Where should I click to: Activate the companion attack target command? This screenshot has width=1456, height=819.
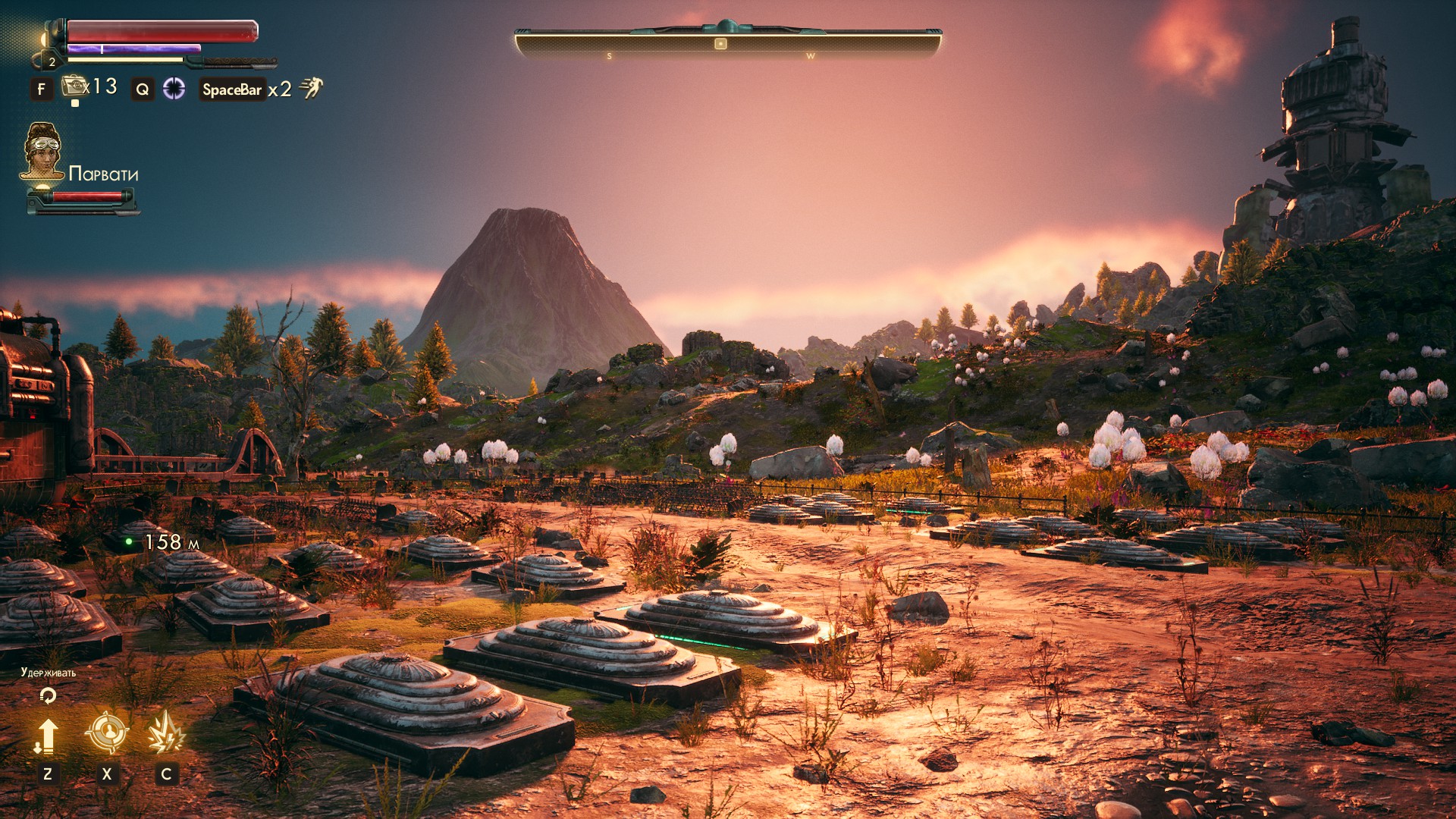(x=106, y=732)
